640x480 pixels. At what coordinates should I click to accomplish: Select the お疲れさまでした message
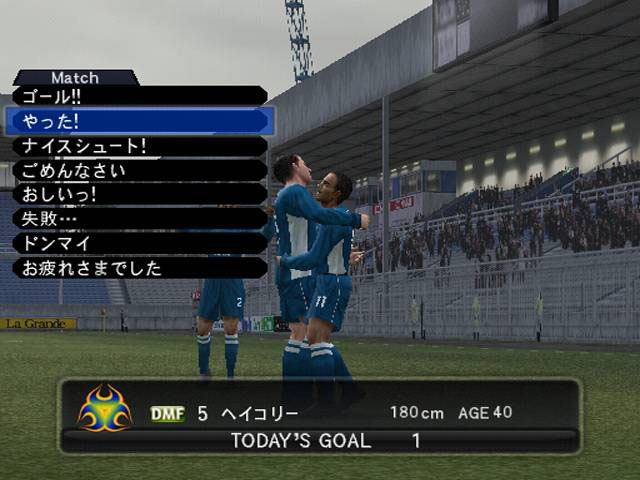click(x=138, y=267)
